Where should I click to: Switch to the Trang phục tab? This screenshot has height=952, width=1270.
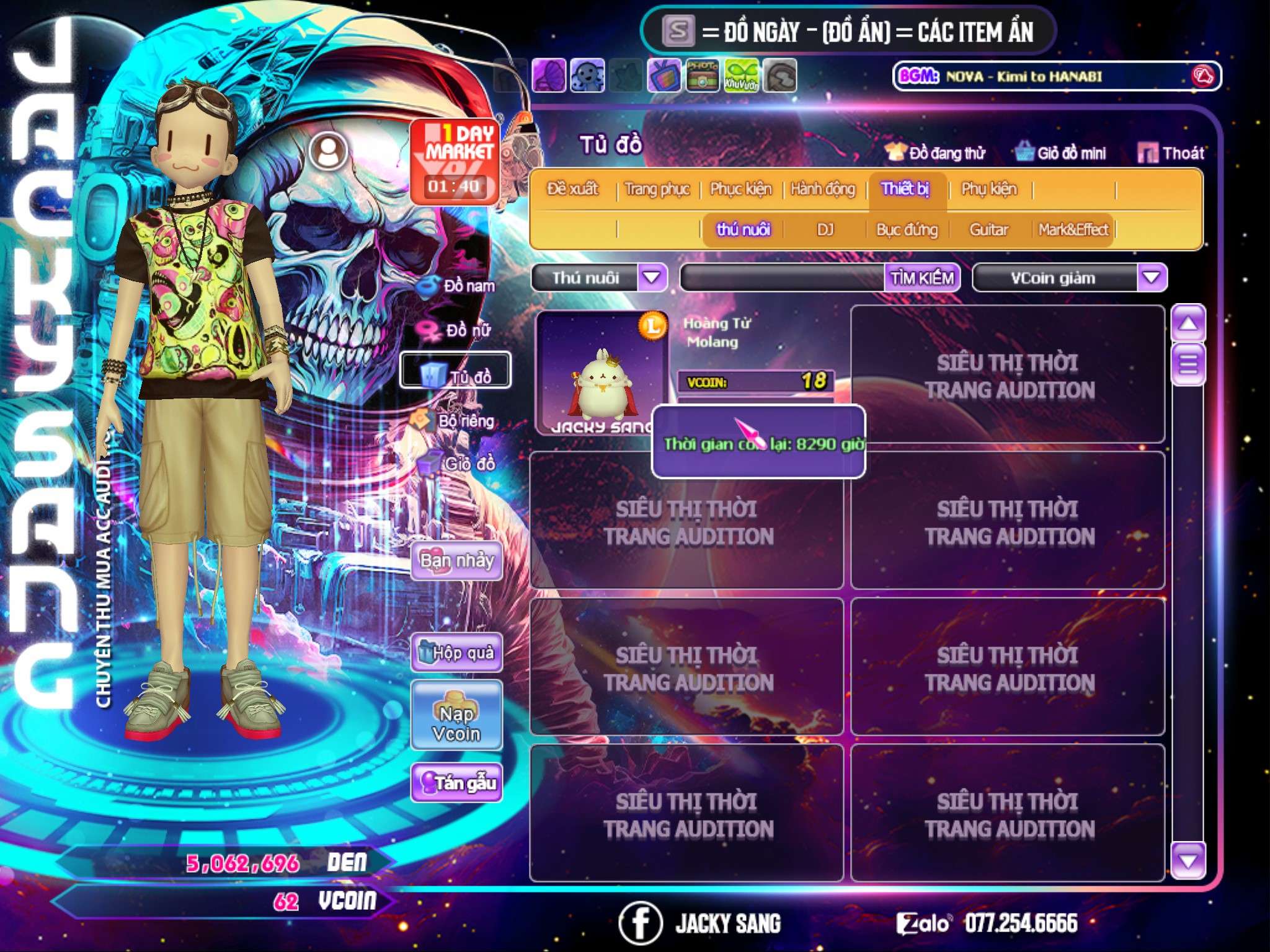657,189
